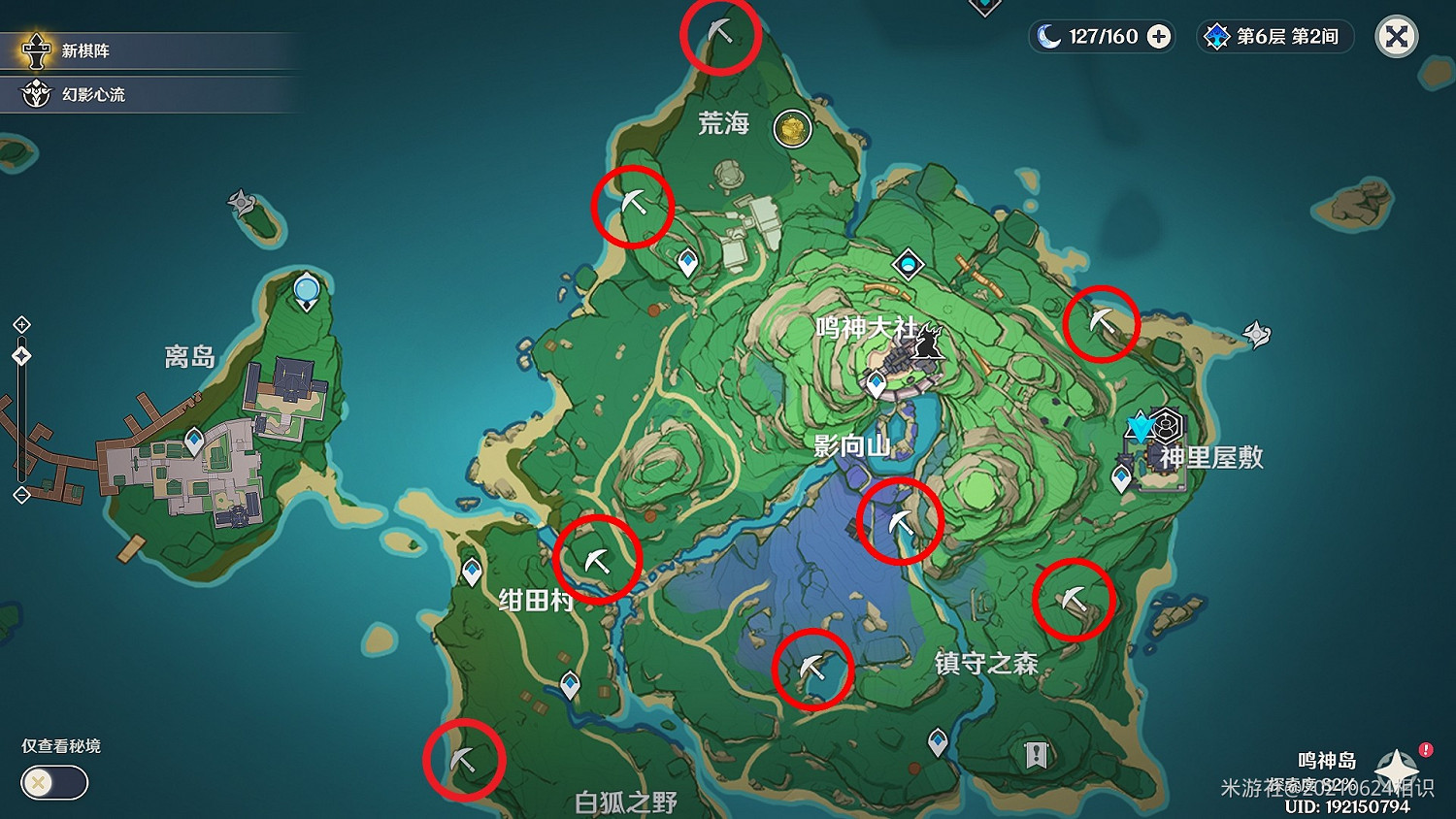Screen dimensions: 1456x819
Task: Click the teleport waypoint near 影向山 lake
Action: pos(878,383)
